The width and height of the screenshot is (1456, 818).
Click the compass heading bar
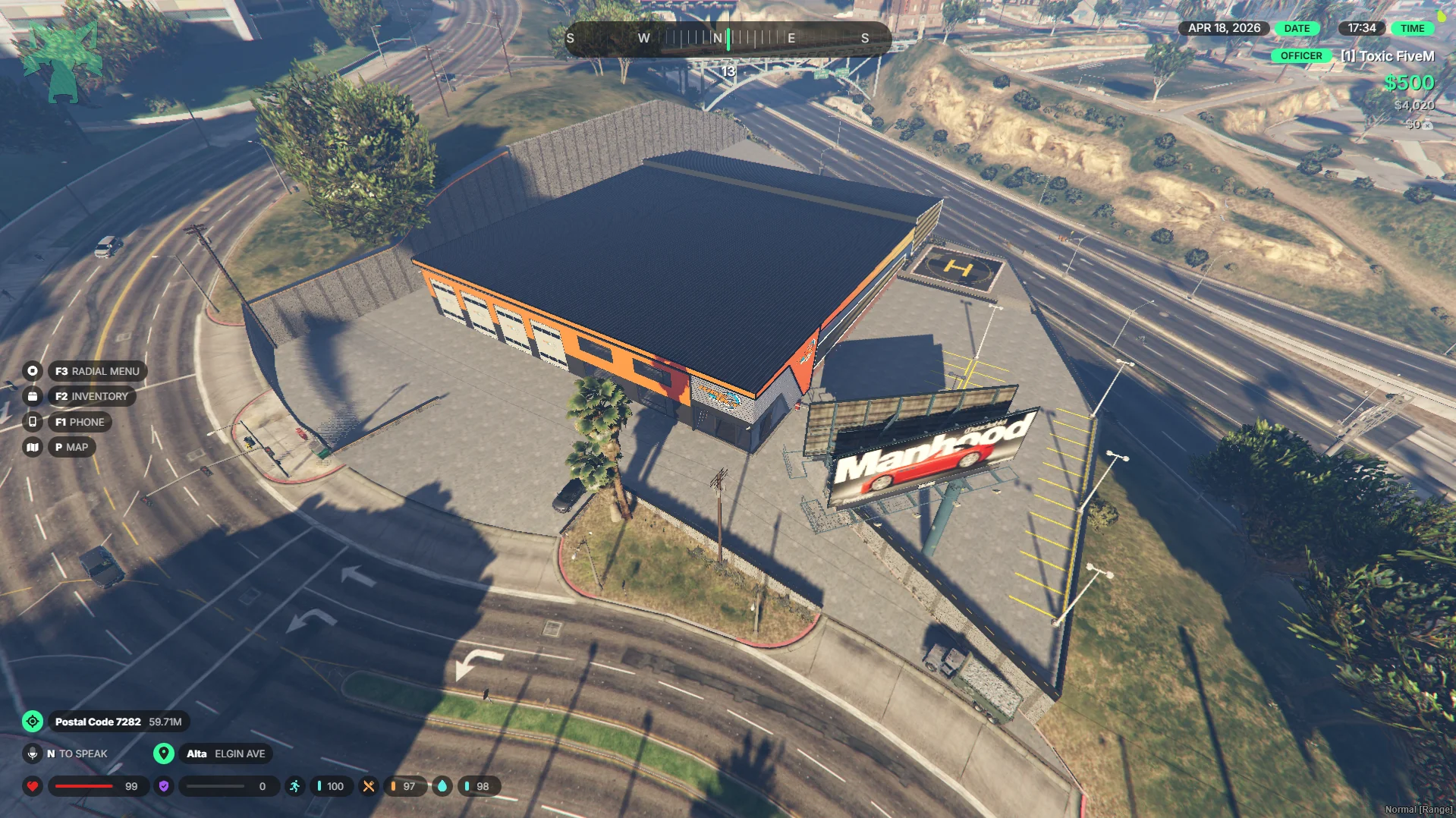coord(728,38)
